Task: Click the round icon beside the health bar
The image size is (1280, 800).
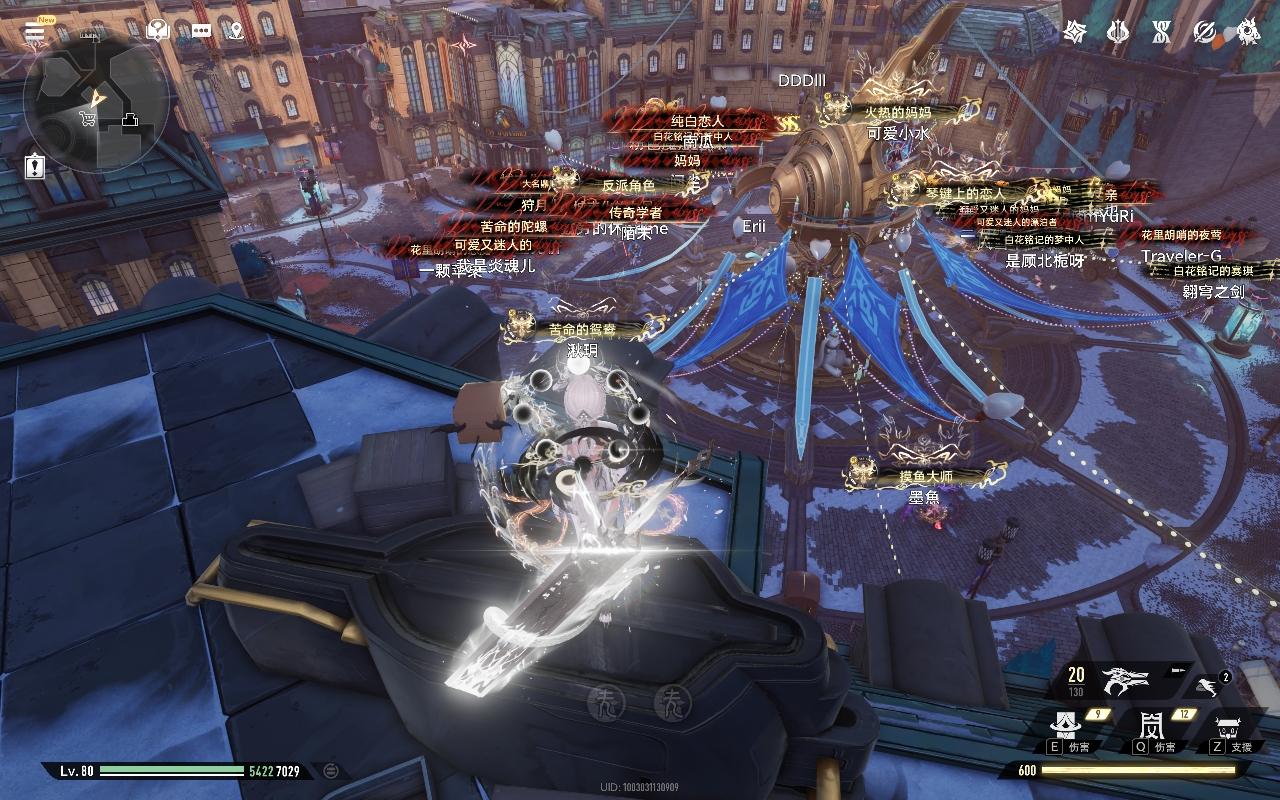Action: click(331, 770)
